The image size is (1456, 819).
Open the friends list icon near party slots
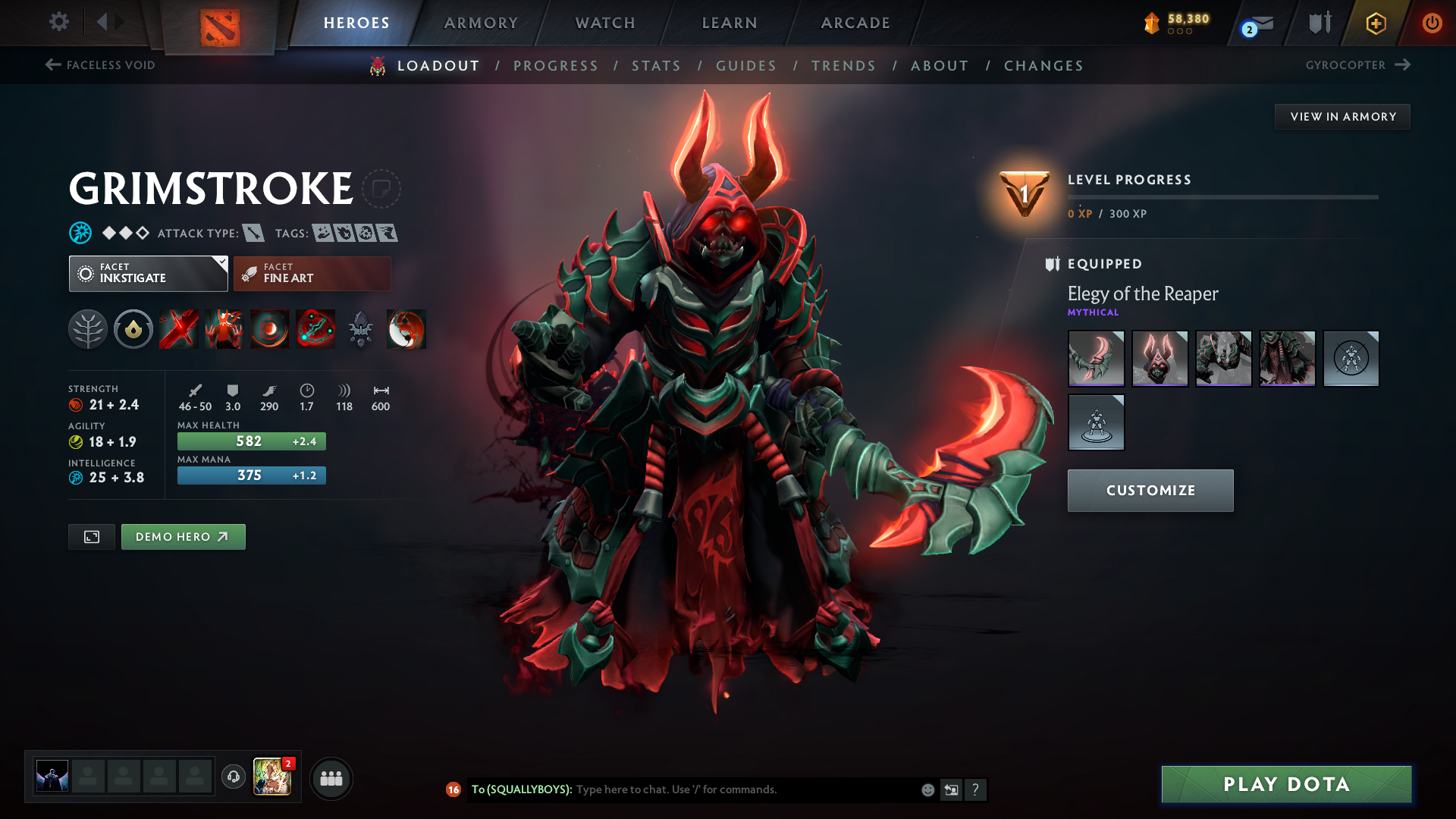pos(331,777)
